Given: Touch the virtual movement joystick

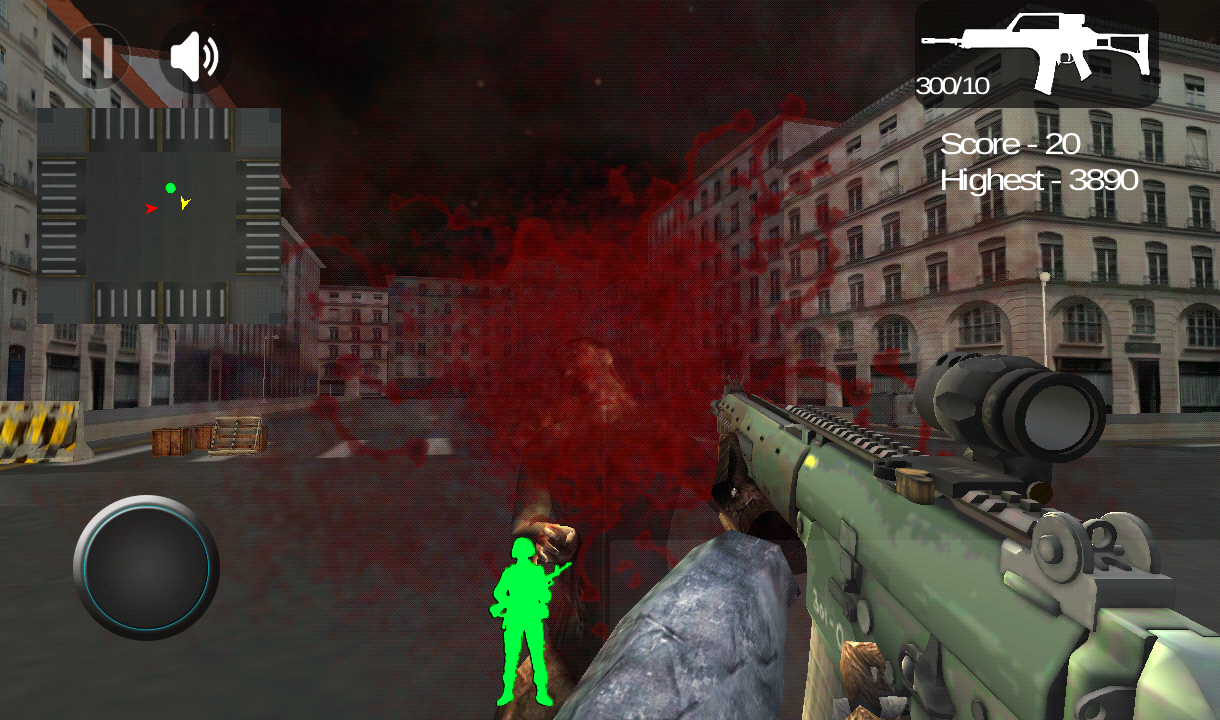Looking at the screenshot, I should [x=146, y=567].
